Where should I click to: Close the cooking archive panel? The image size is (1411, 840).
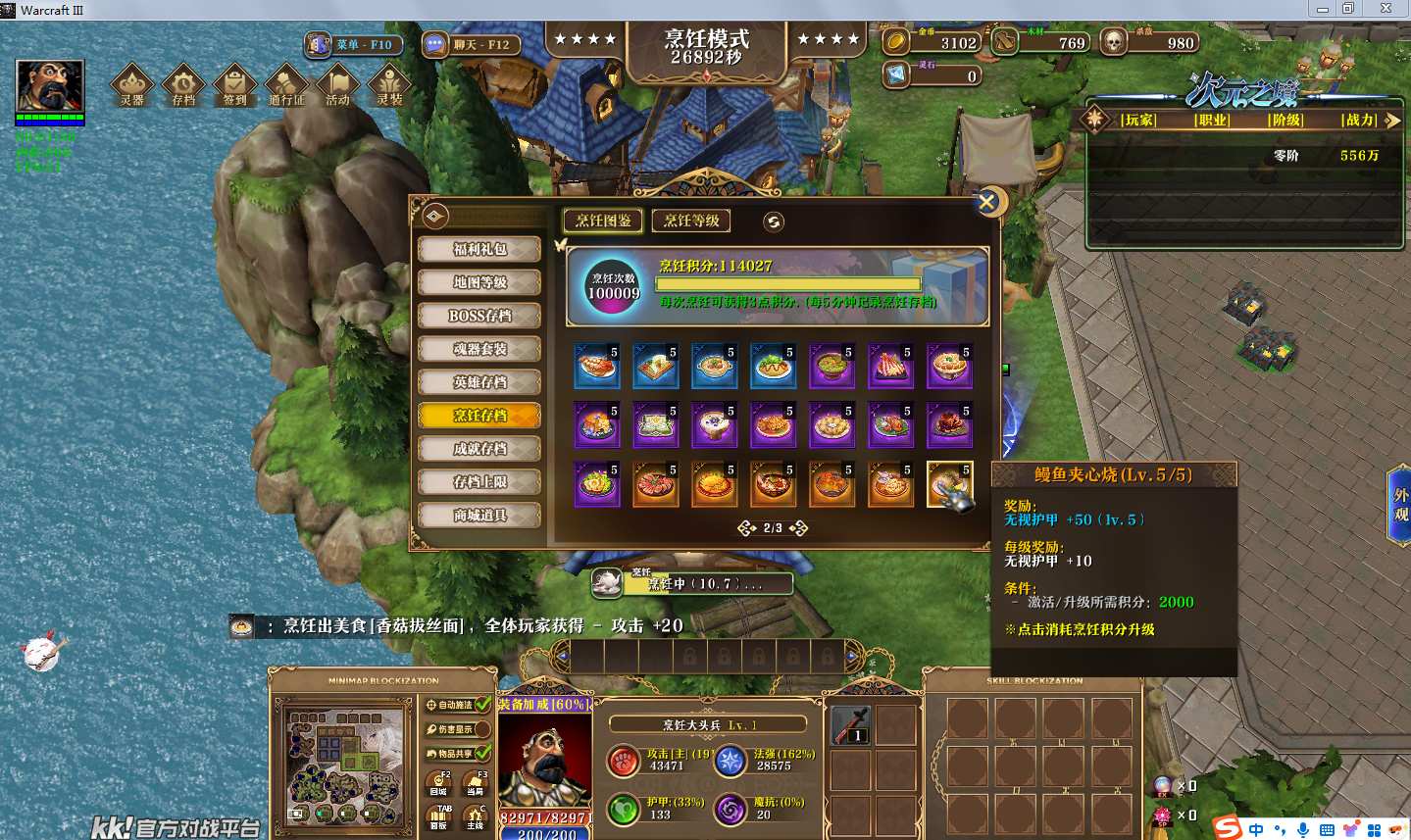(986, 203)
